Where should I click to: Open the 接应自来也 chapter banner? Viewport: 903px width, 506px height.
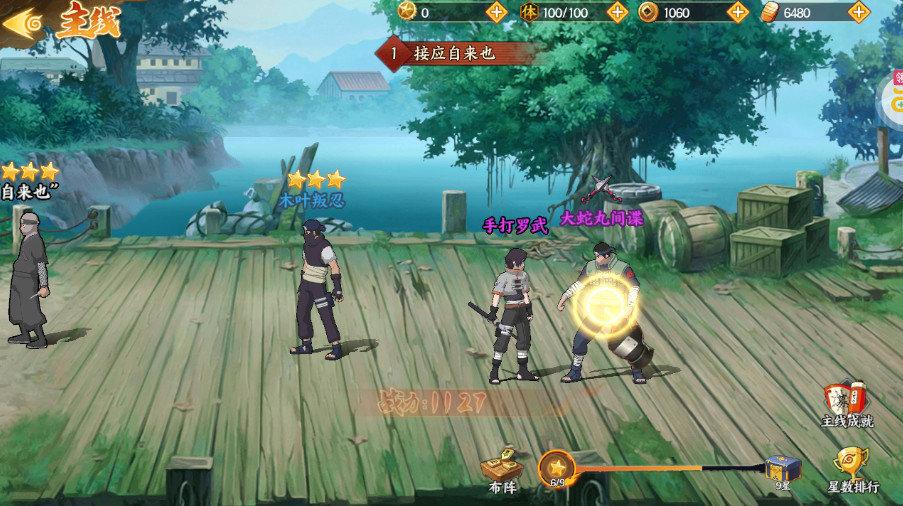pyautogui.click(x=455, y=52)
